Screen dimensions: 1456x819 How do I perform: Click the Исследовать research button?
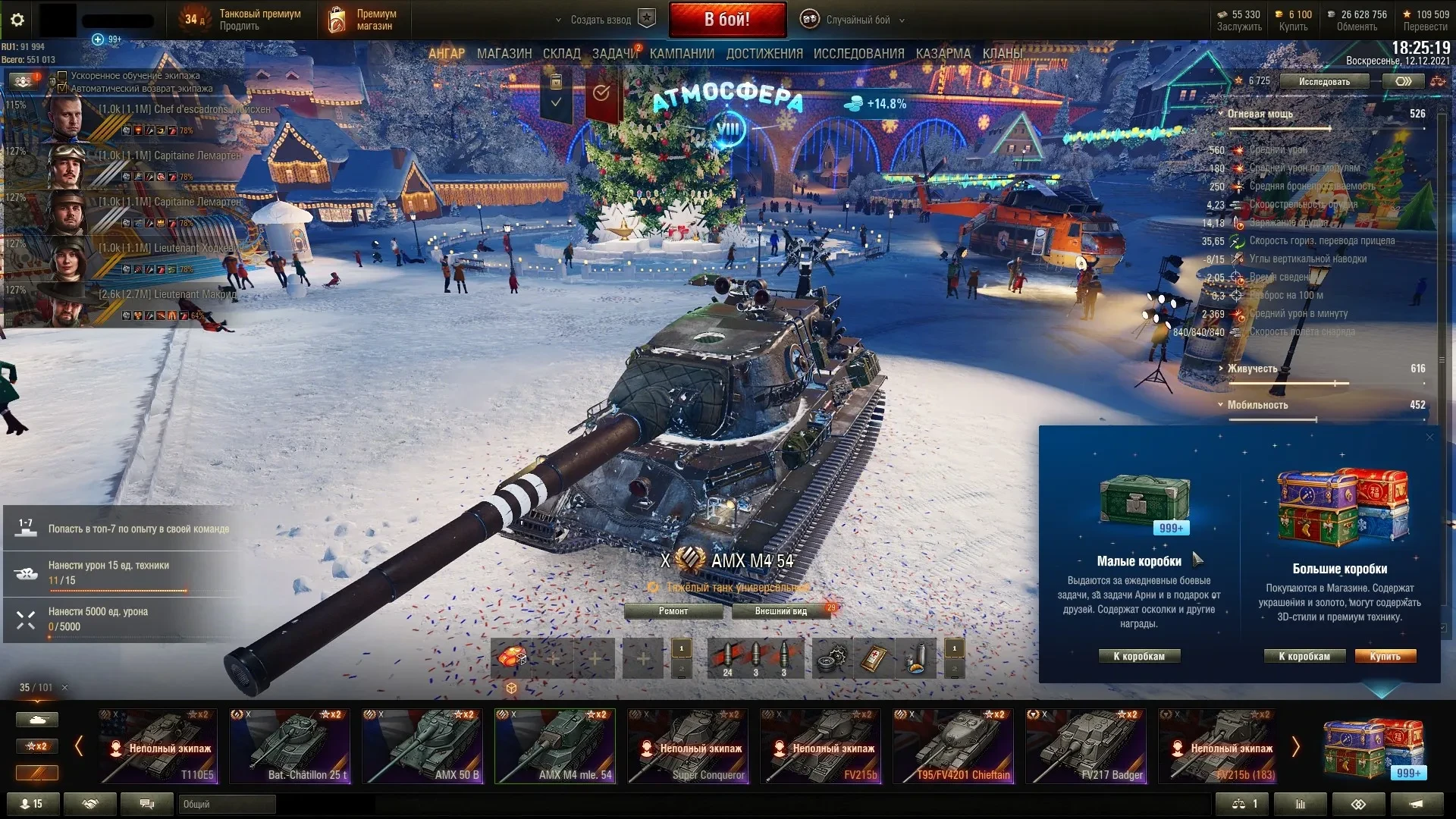point(1324,81)
